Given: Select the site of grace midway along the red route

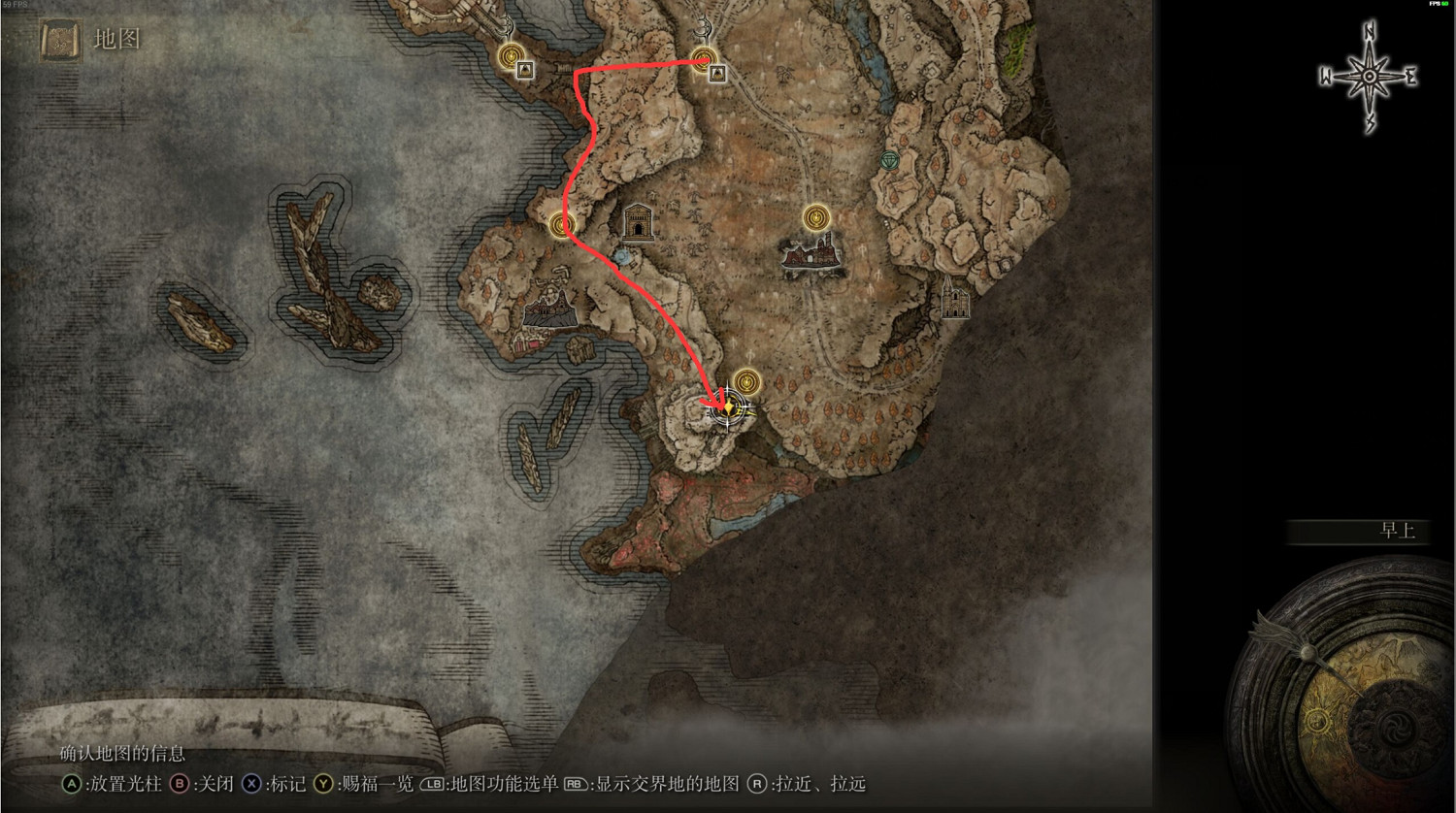Looking at the screenshot, I should (561, 224).
